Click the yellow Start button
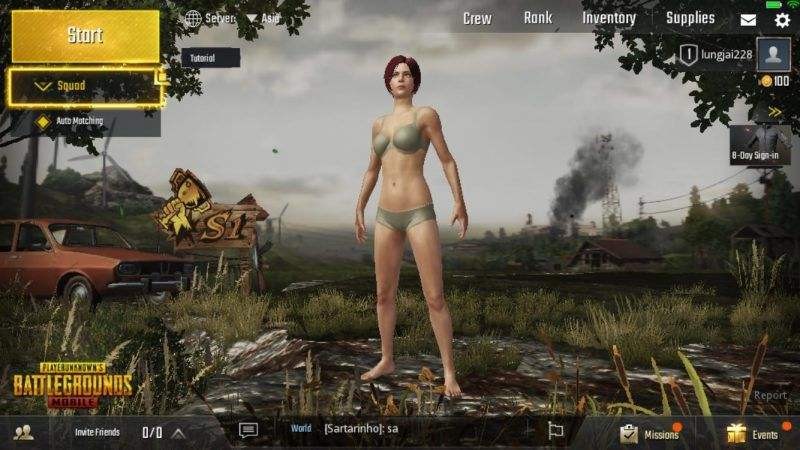 pyautogui.click(x=85, y=35)
